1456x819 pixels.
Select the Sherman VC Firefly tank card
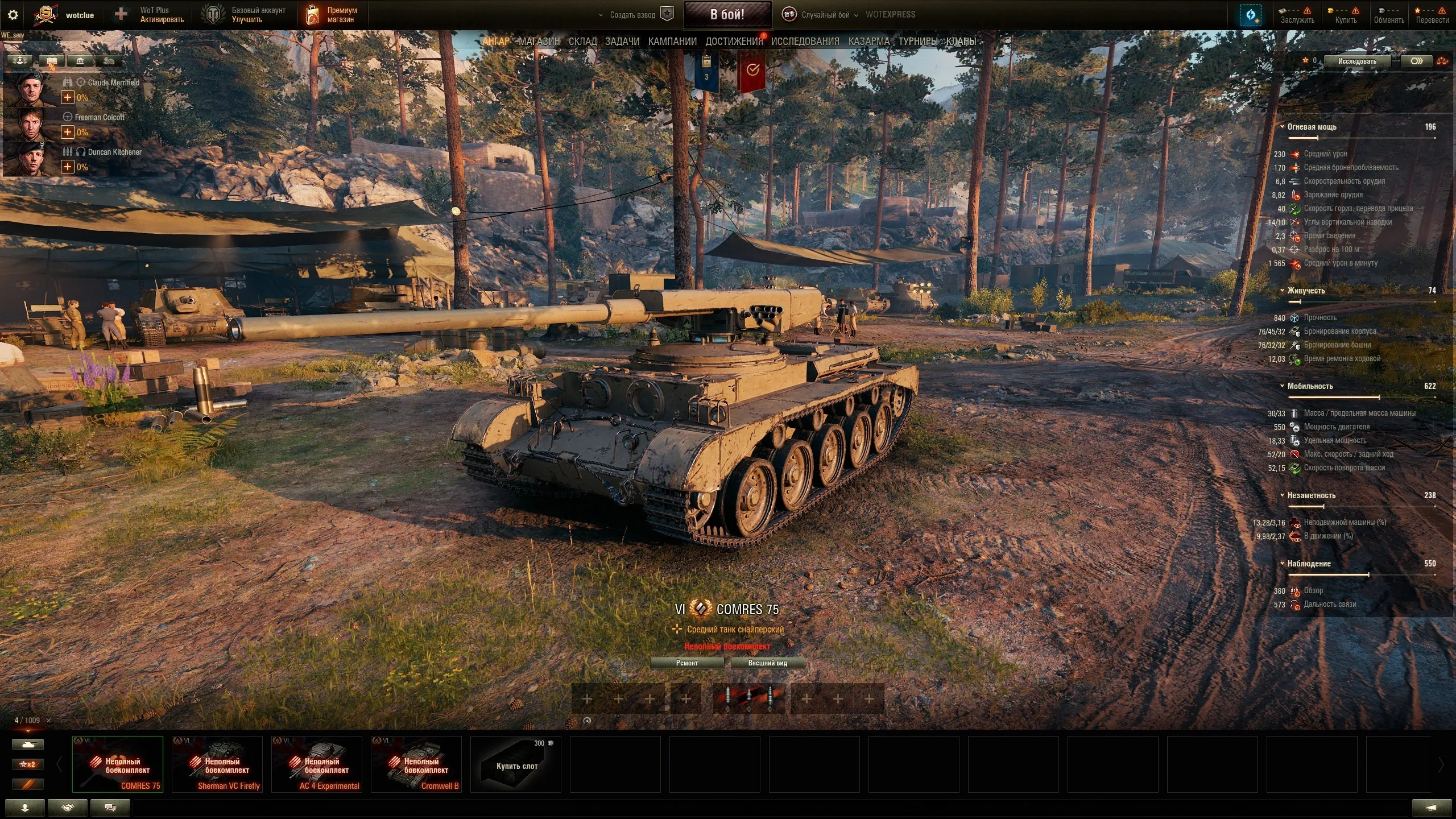(217, 764)
